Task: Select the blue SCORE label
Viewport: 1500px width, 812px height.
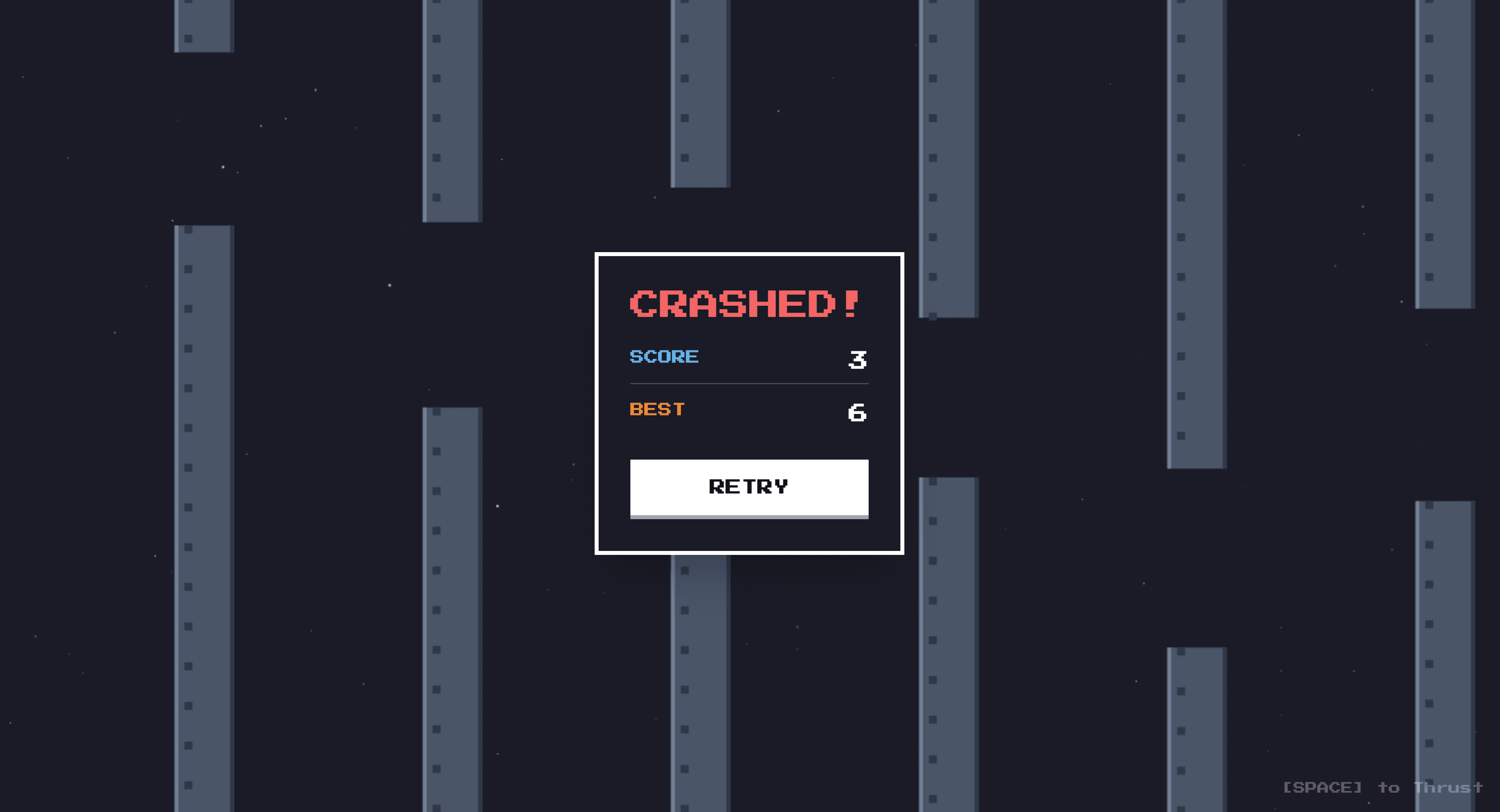Action: click(664, 356)
